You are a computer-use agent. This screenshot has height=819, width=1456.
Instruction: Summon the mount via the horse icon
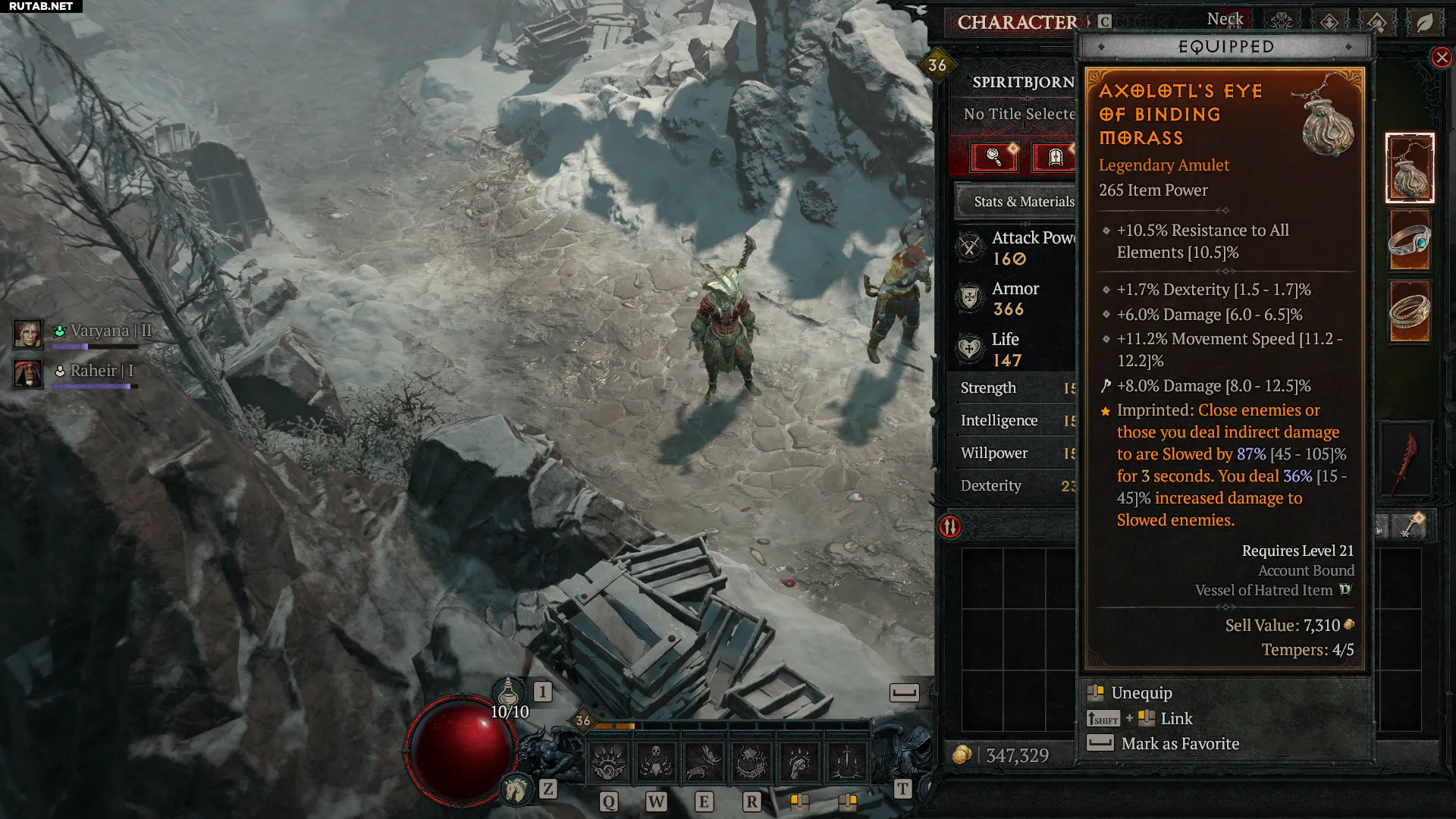pyautogui.click(x=517, y=789)
